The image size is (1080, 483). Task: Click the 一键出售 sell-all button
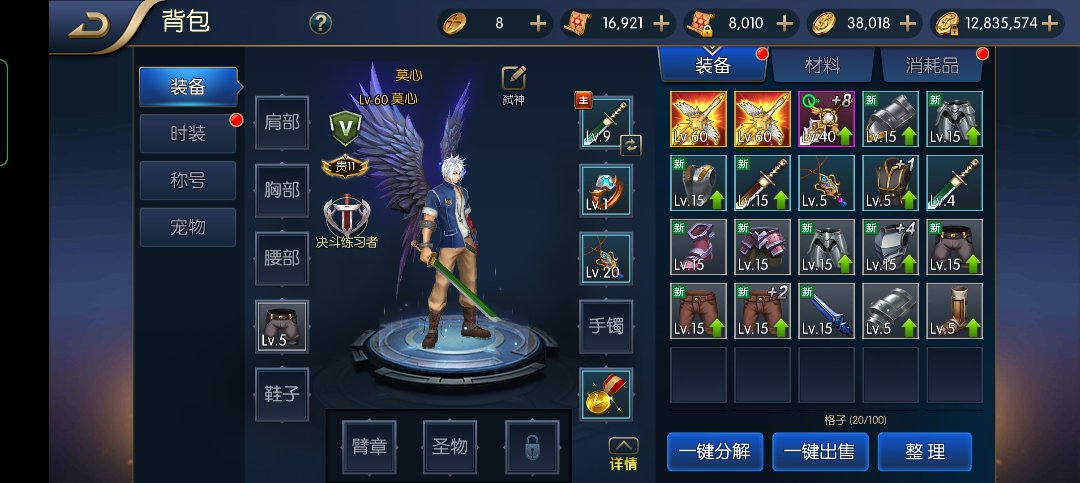tap(819, 451)
